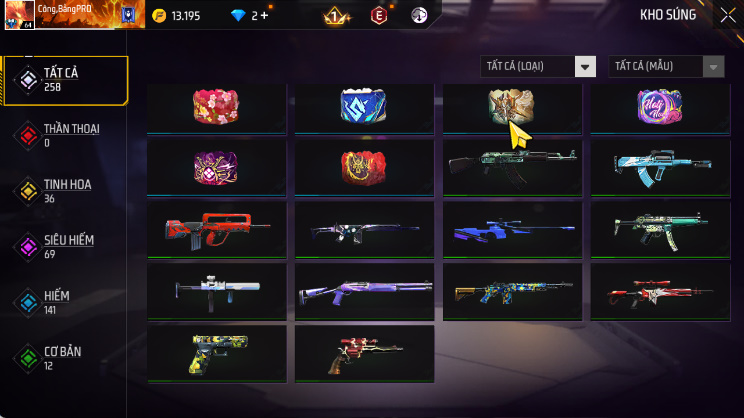
Task: Select the purple shotgun skin
Action: pos(364,290)
